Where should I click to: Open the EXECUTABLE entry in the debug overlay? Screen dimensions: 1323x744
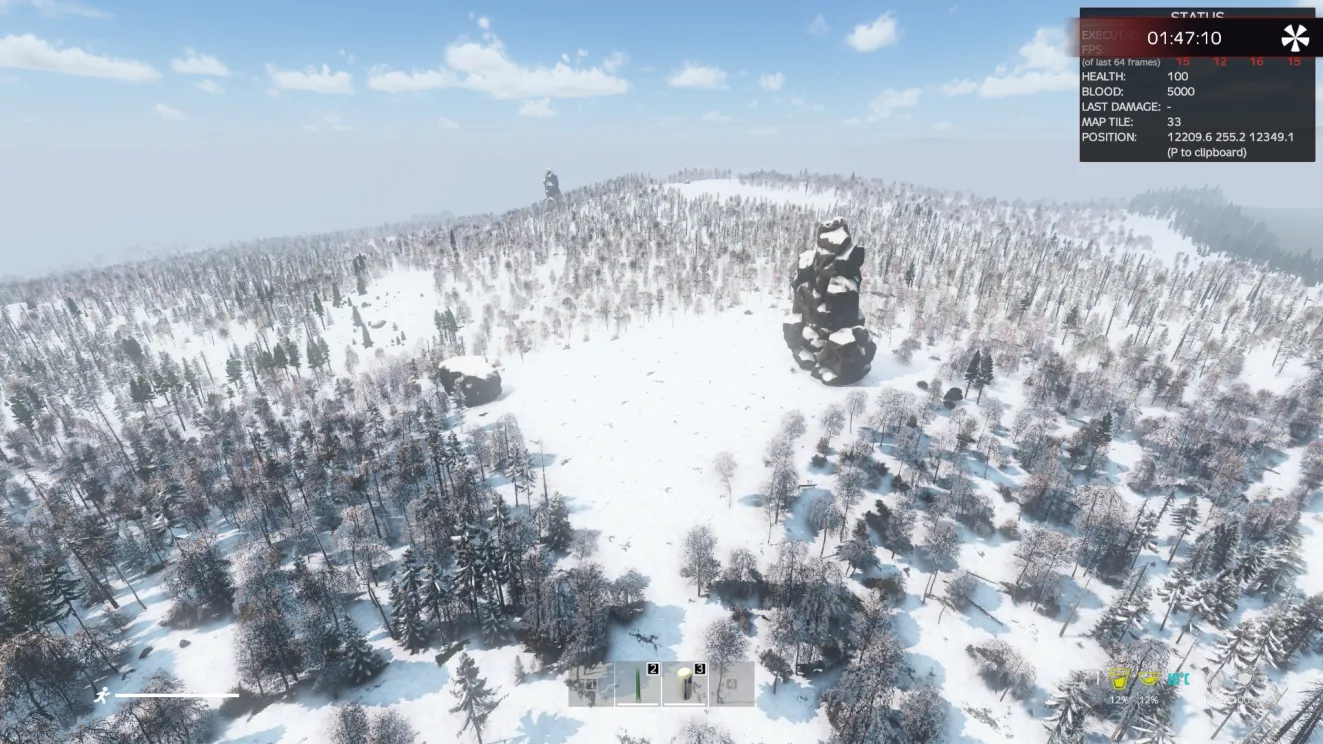[1109, 34]
